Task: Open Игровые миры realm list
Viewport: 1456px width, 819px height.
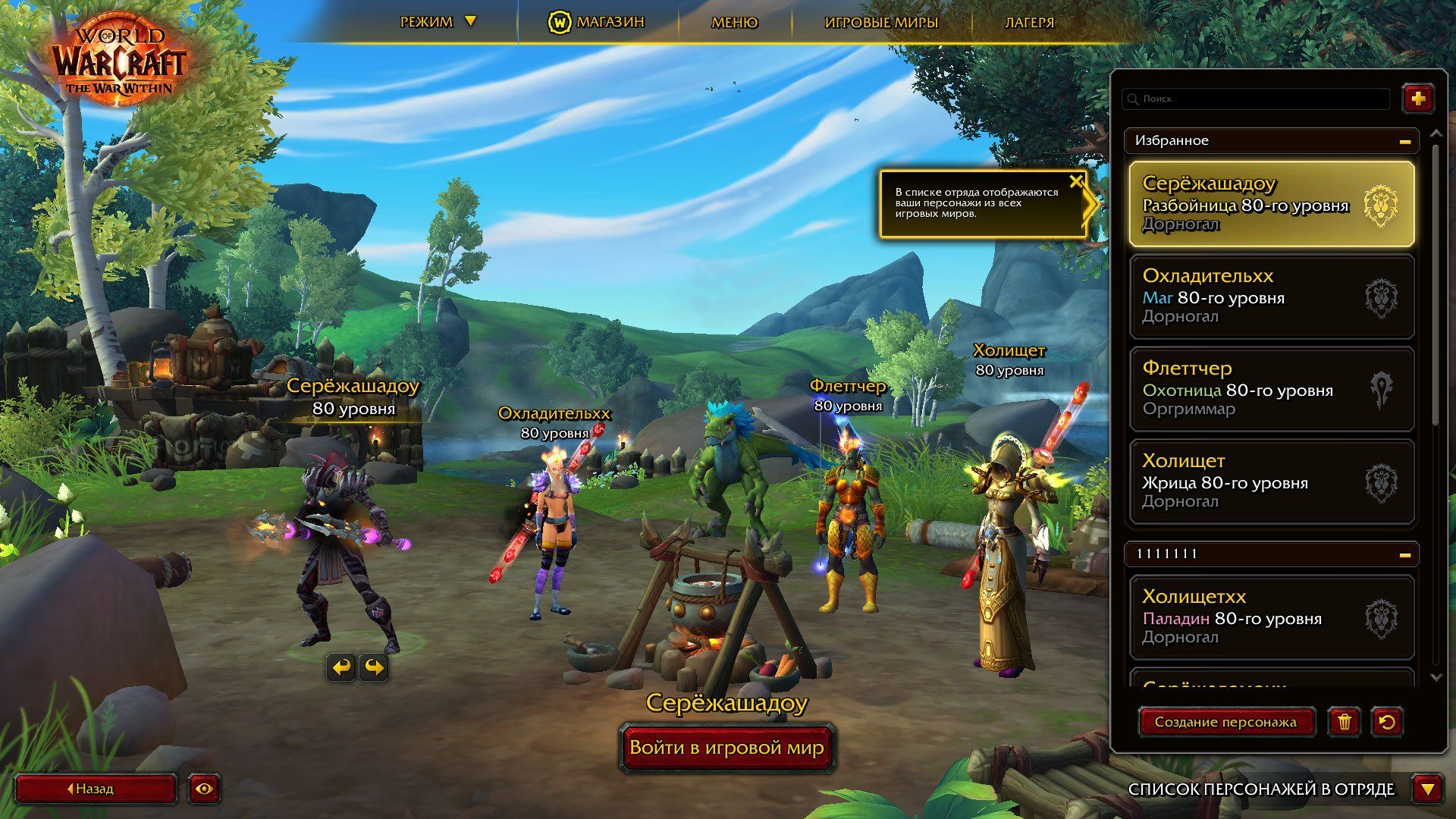Action: [881, 22]
